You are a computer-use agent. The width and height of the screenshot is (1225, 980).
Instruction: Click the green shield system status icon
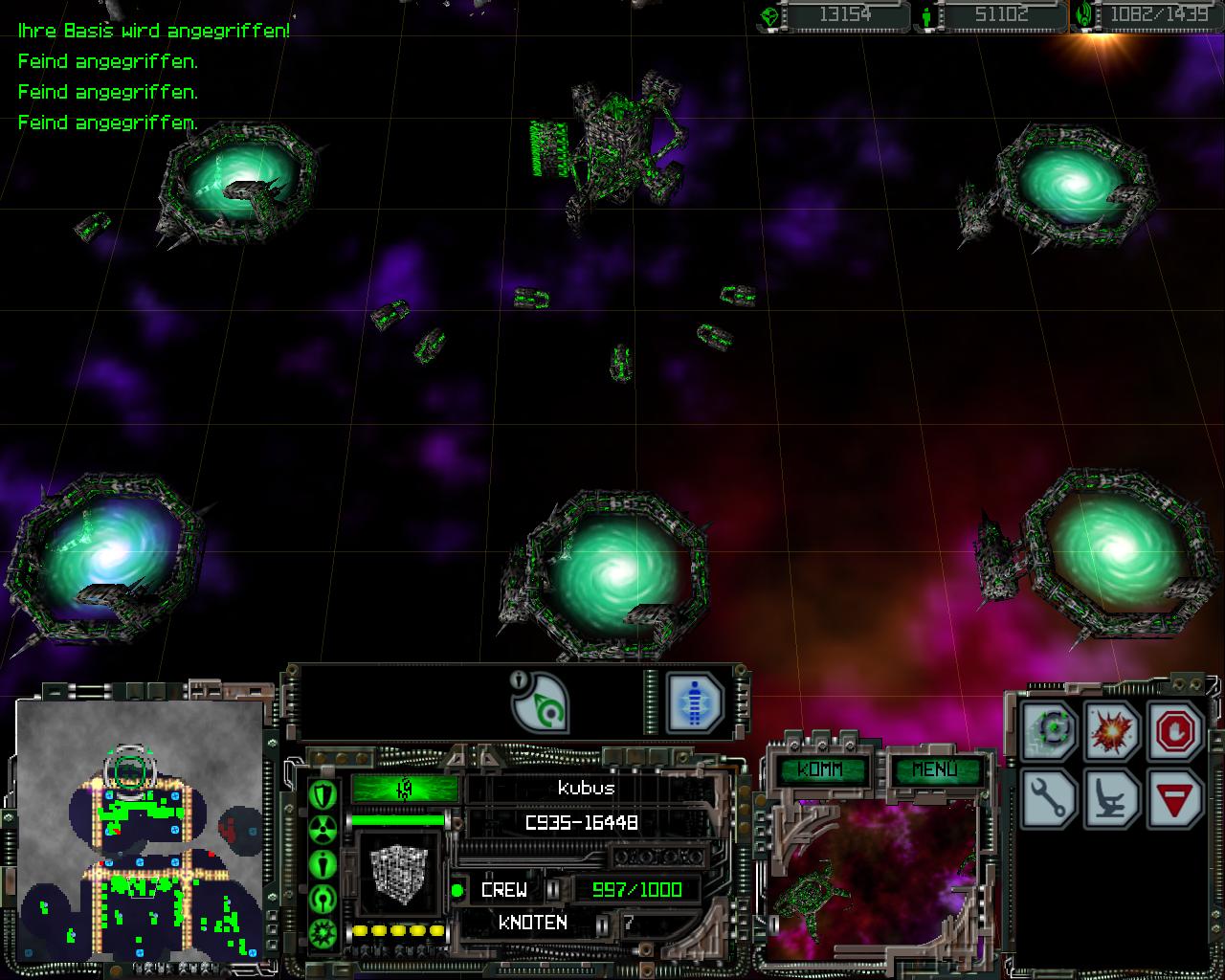323,793
